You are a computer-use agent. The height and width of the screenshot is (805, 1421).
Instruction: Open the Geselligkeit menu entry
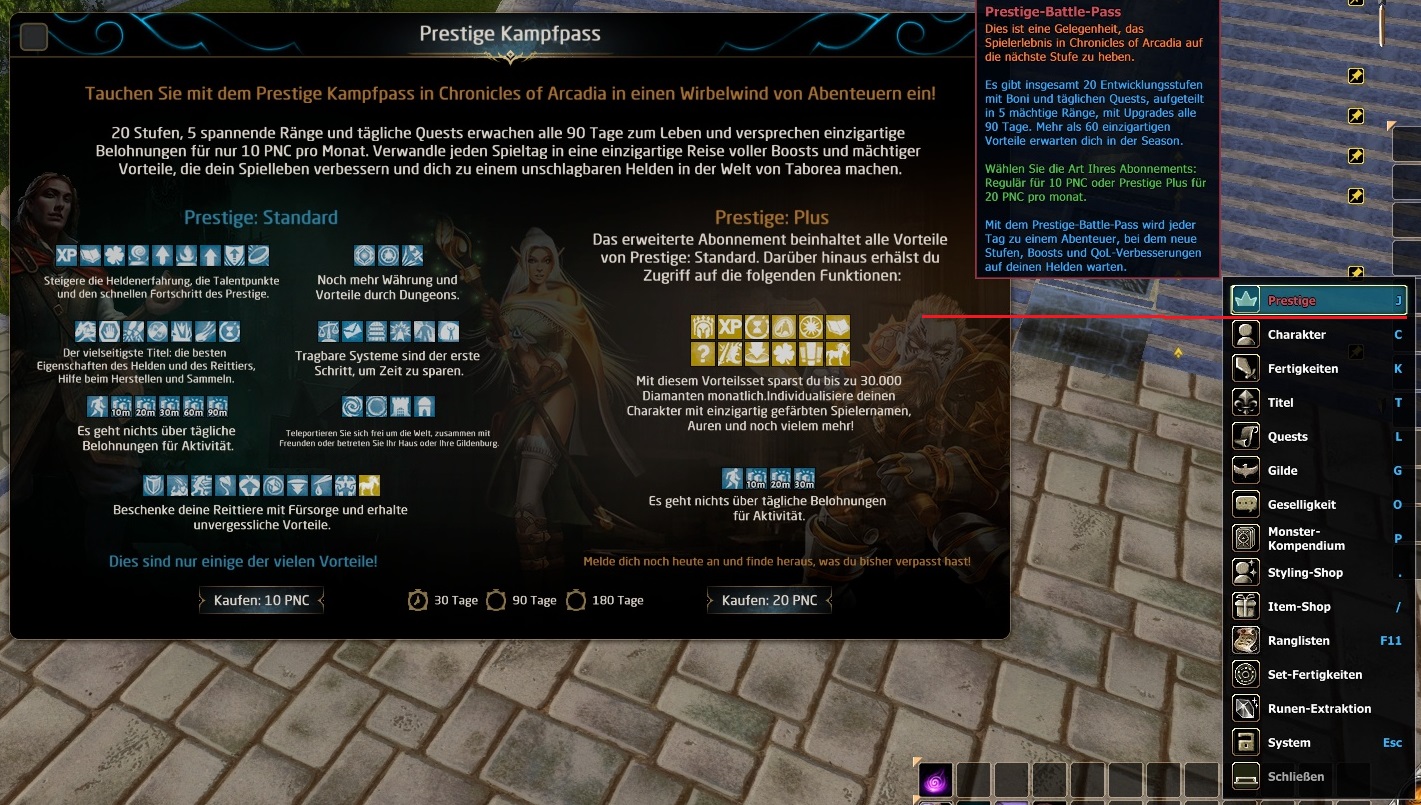pyautogui.click(x=1318, y=504)
